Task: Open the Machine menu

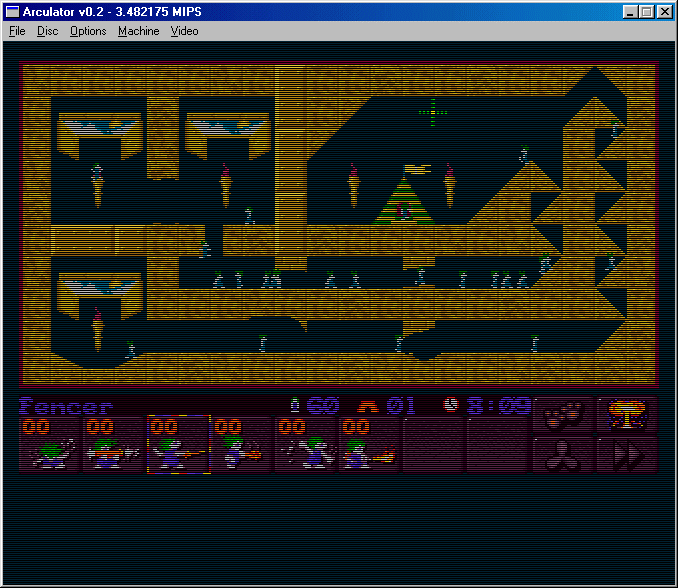Action: (138, 31)
